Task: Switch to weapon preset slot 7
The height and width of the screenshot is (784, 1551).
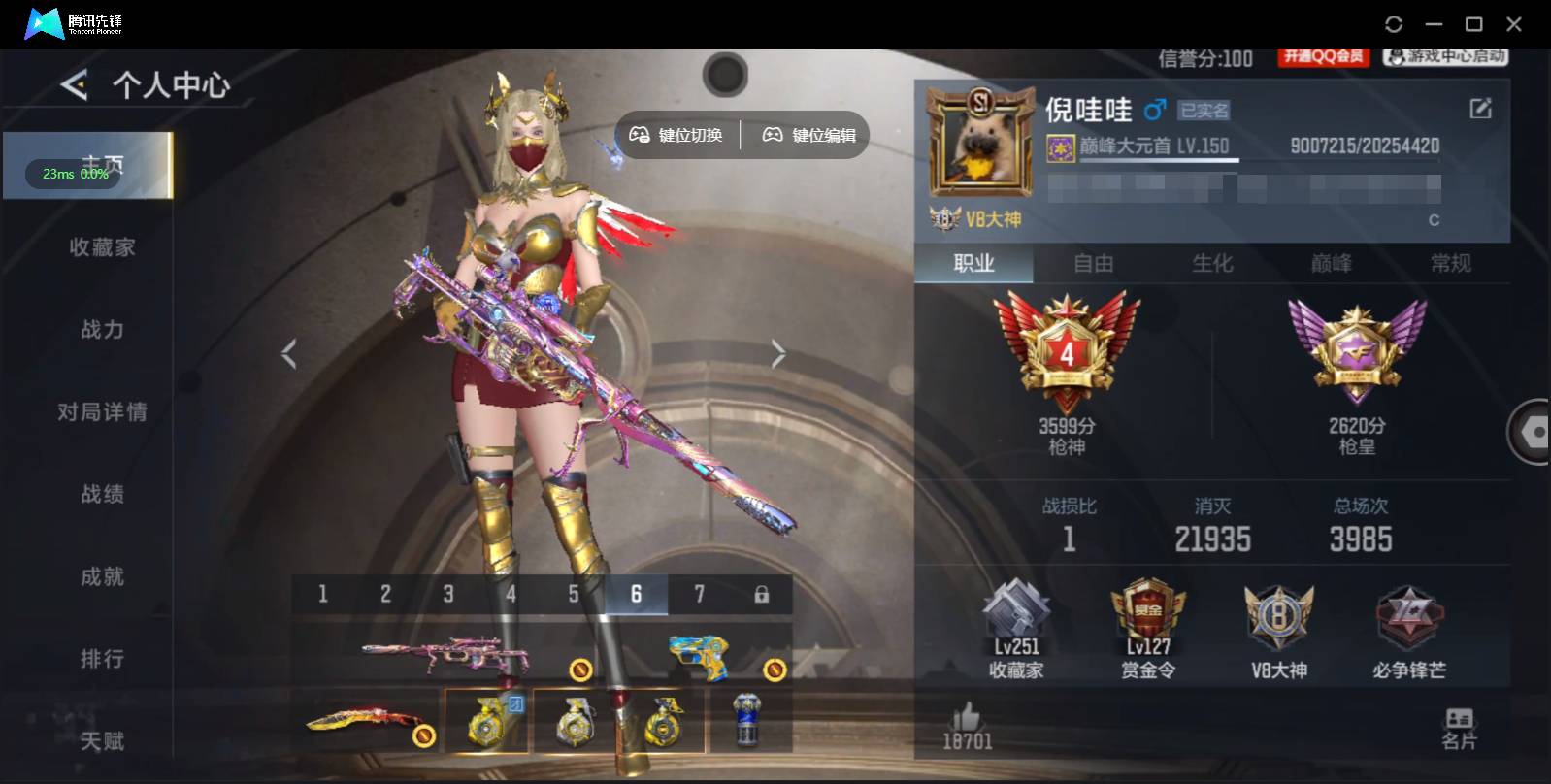Action: pos(699,593)
